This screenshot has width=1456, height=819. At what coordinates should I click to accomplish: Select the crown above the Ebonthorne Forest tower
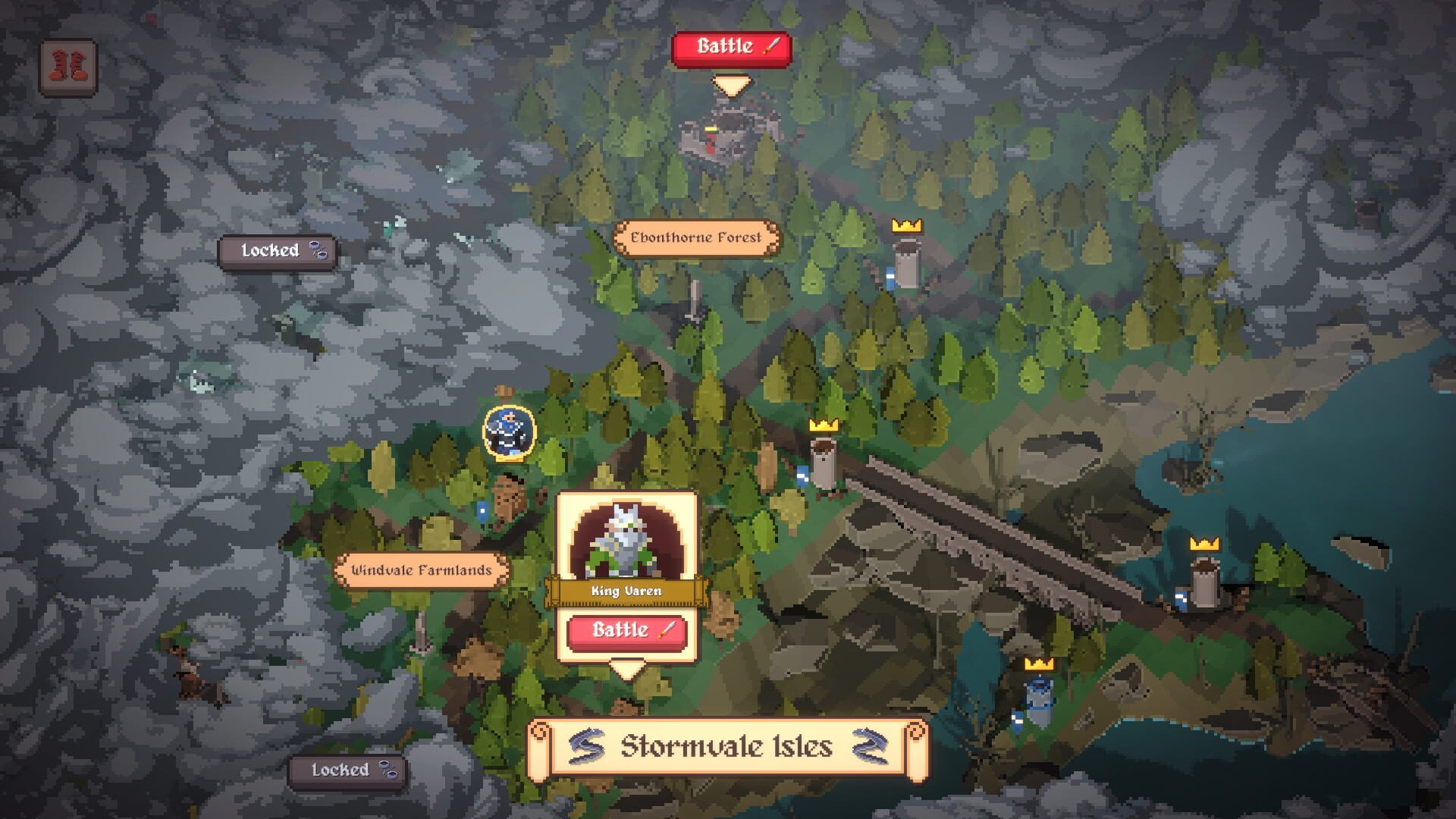pos(906,225)
